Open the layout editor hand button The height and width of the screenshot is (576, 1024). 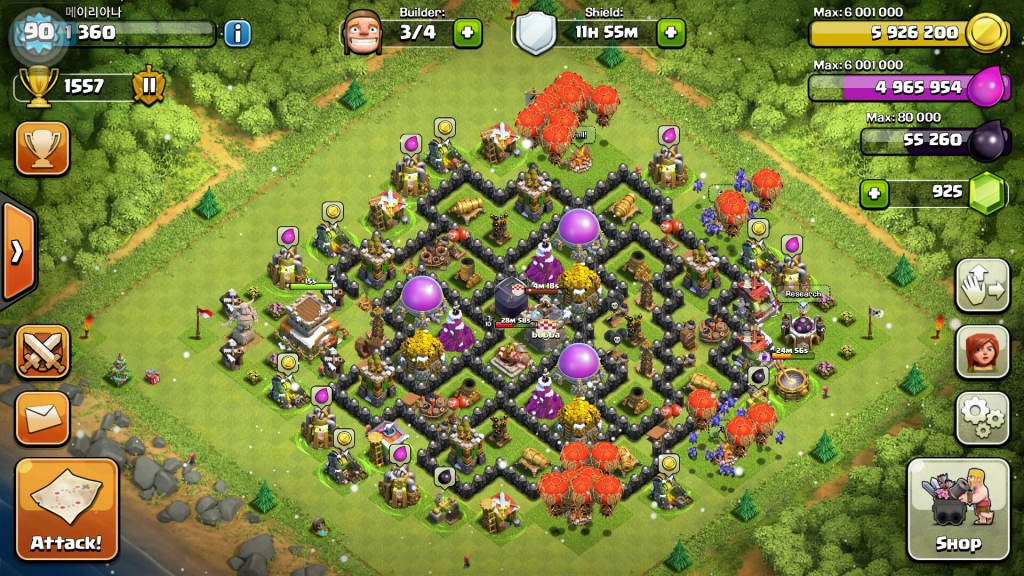click(x=982, y=286)
